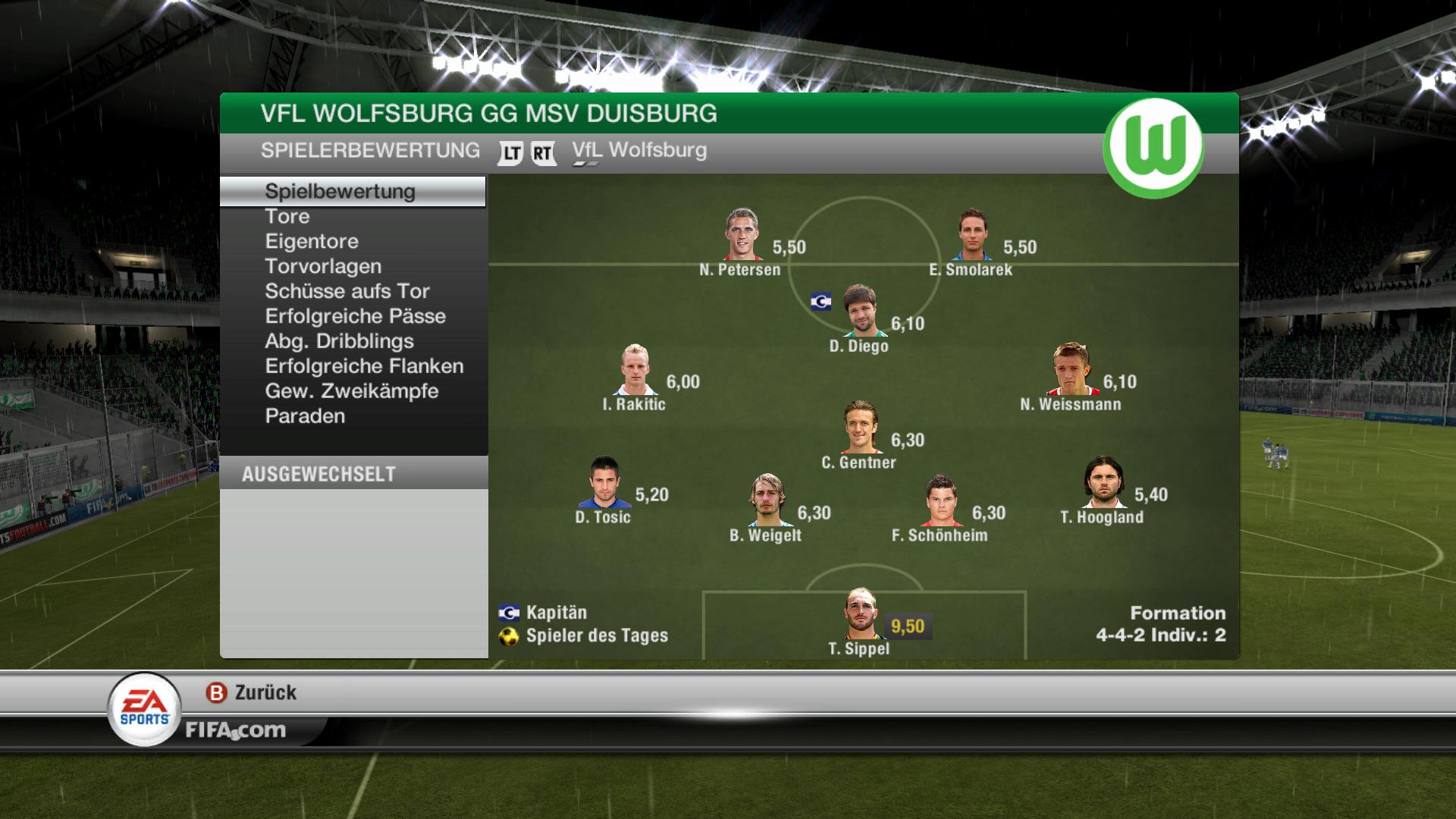The image size is (1456, 819).
Task: Choose the Tore statistic
Action: coord(287,217)
